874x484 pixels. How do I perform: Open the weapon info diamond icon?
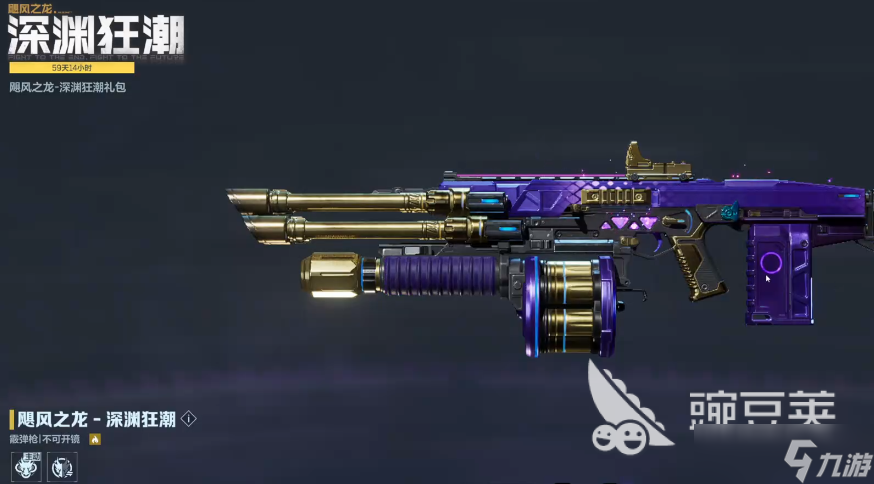(188, 419)
